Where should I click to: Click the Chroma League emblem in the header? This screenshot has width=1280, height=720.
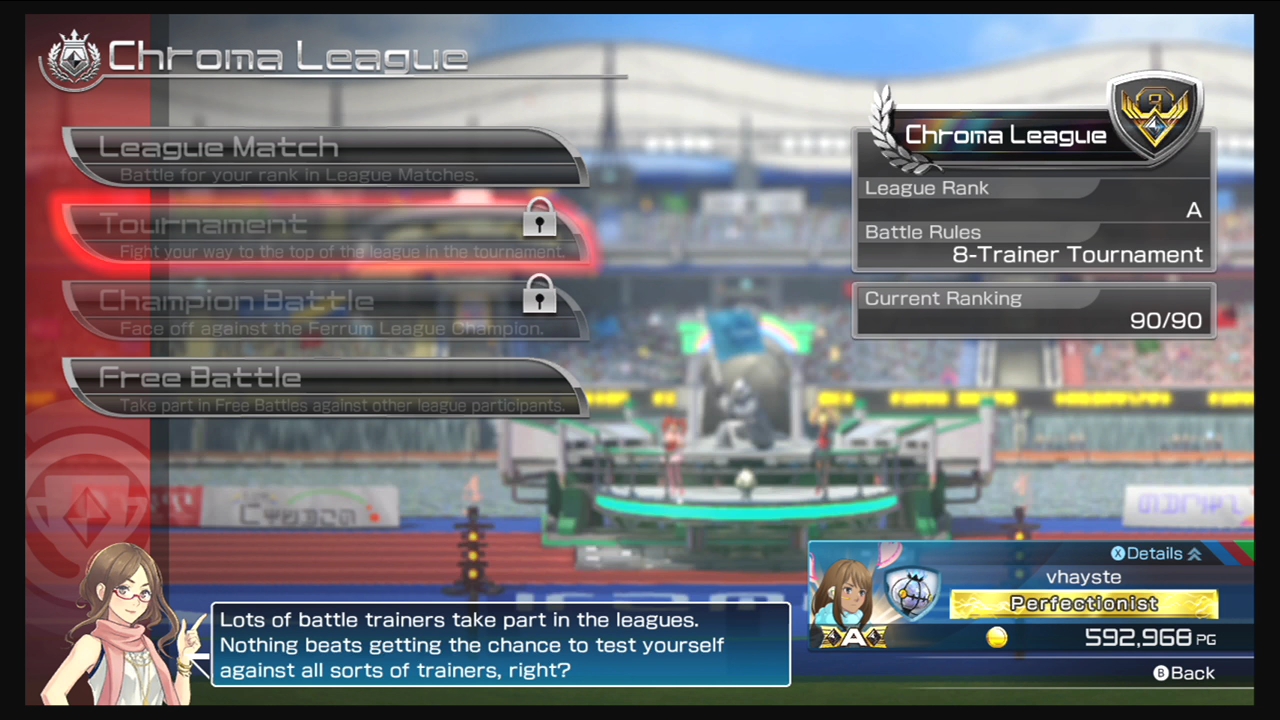click(x=74, y=55)
